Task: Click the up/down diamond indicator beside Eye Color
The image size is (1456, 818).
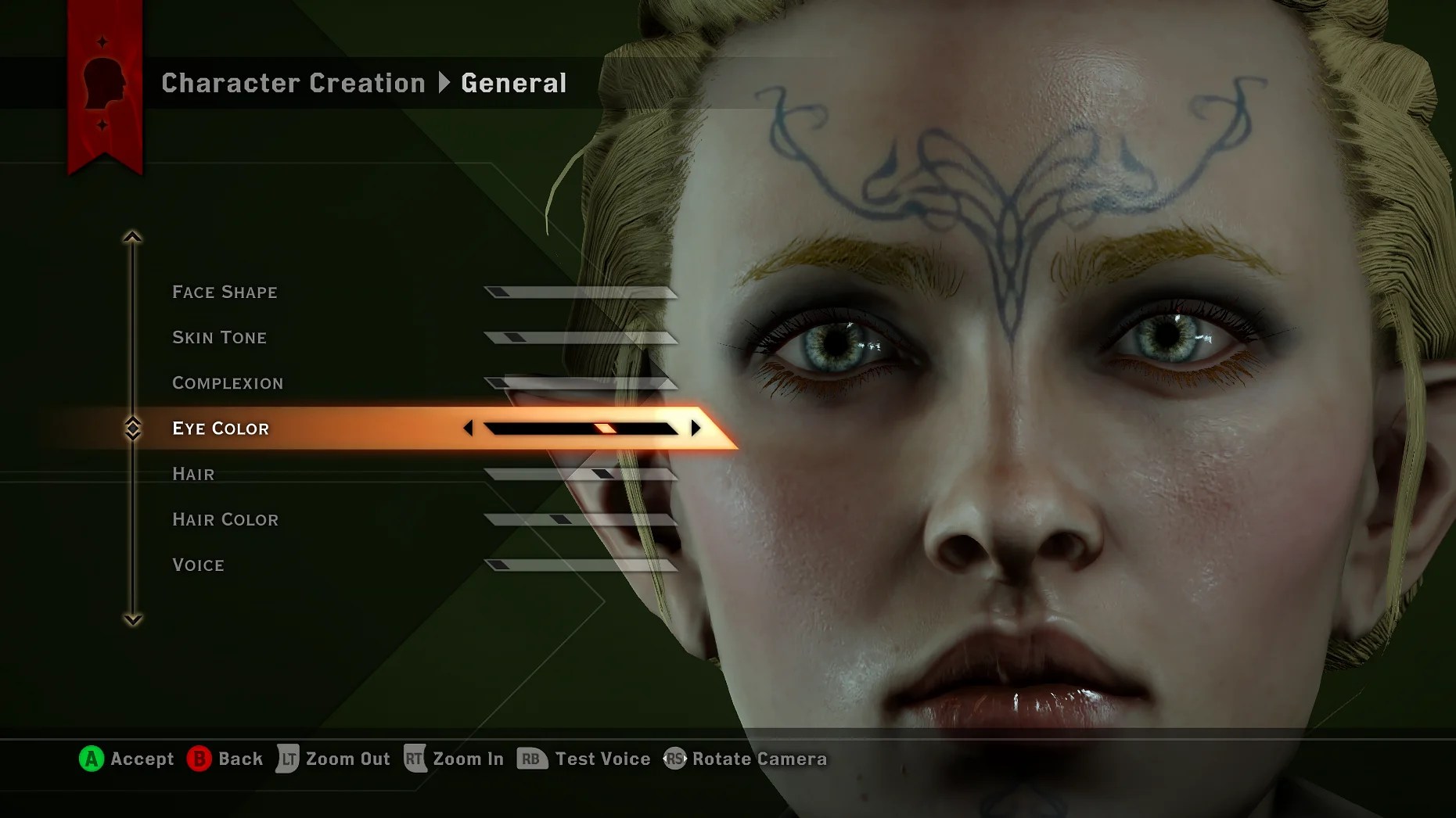Action: click(134, 428)
